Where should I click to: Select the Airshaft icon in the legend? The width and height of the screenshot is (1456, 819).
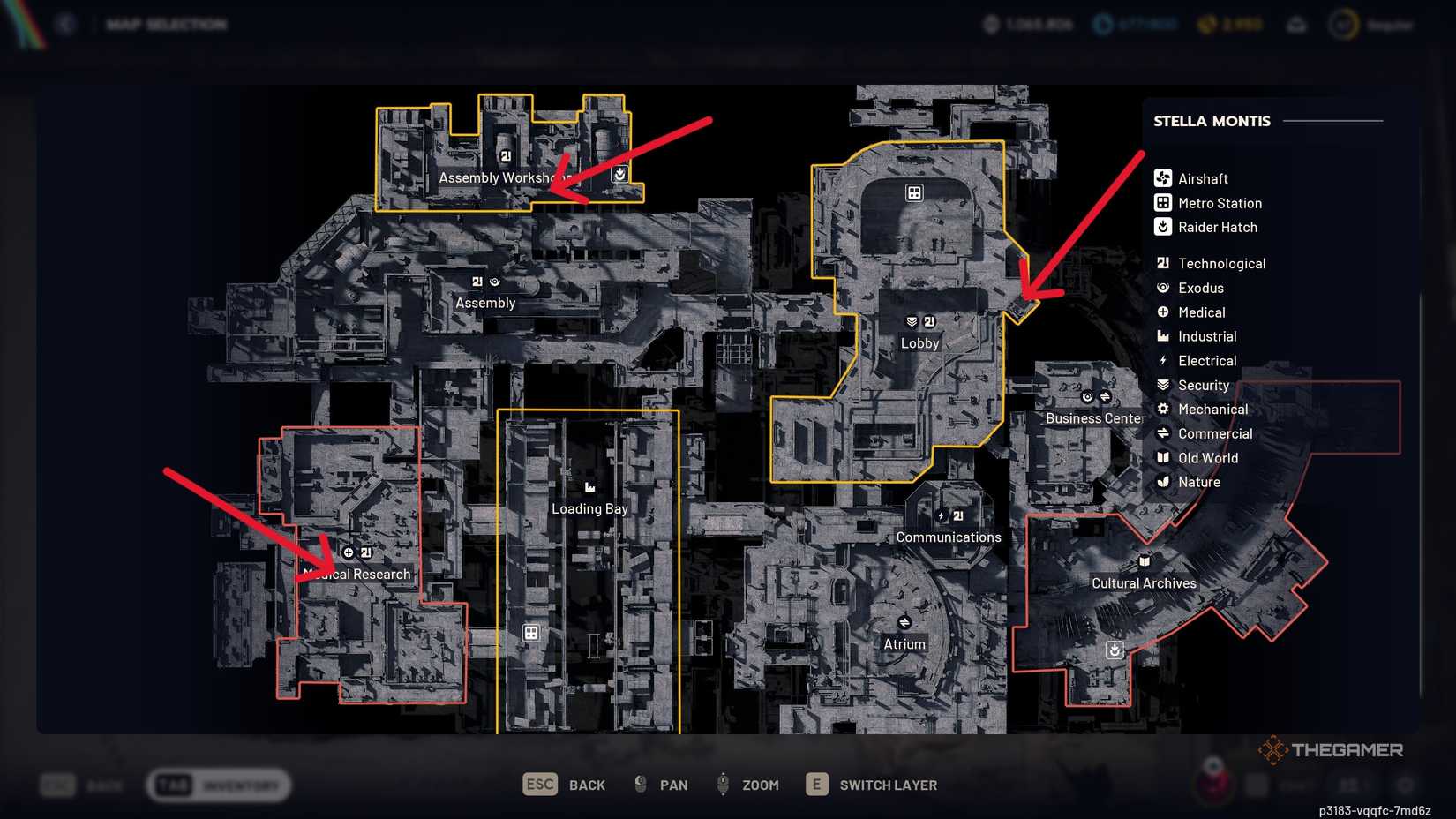point(1163,177)
